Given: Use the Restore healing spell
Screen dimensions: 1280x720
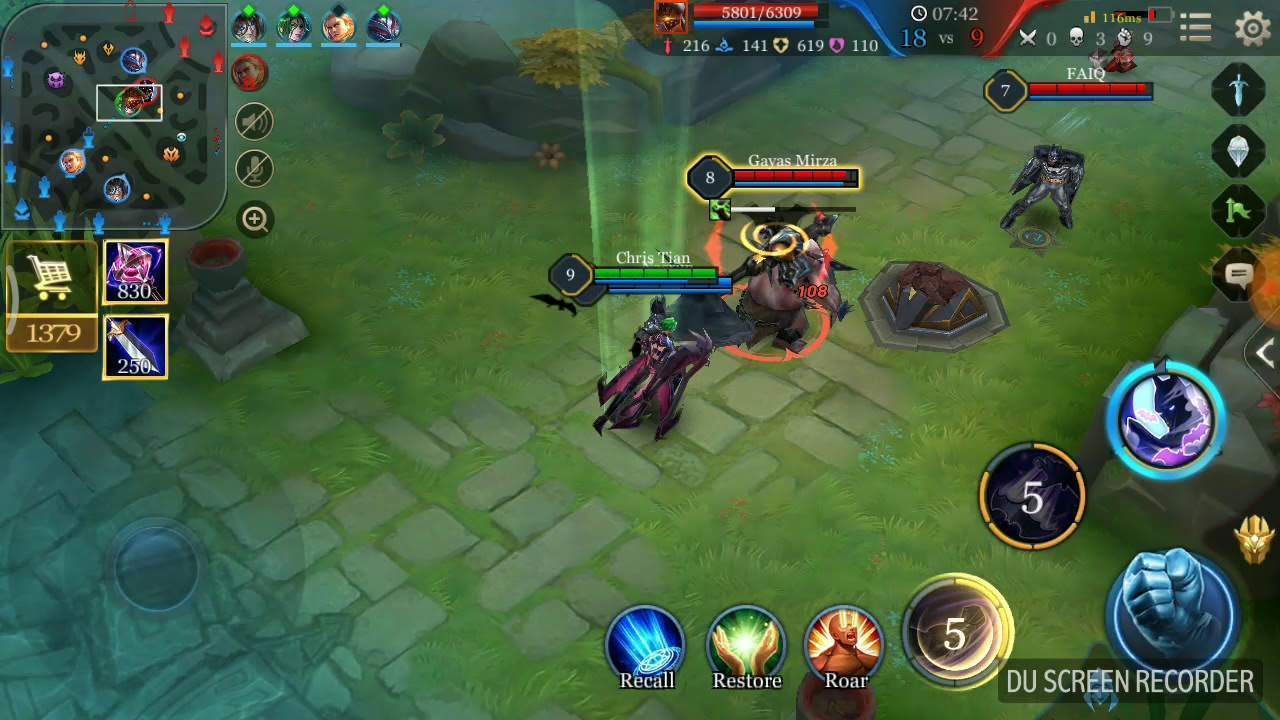Looking at the screenshot, I should click(x=746, y=645).
